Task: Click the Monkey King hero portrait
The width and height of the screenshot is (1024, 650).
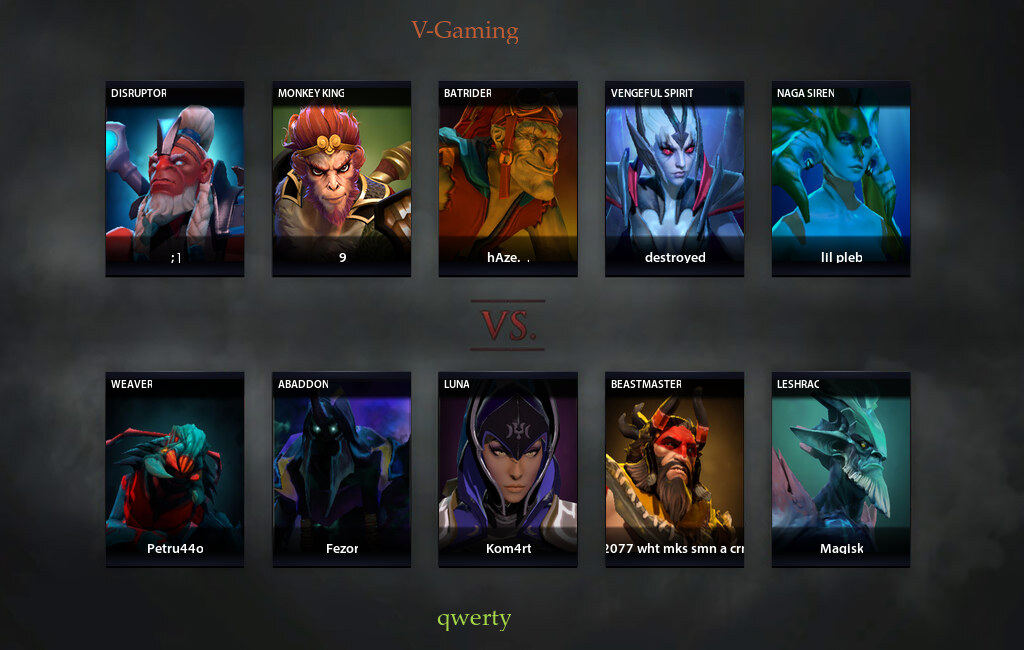Action: point(342,178)
